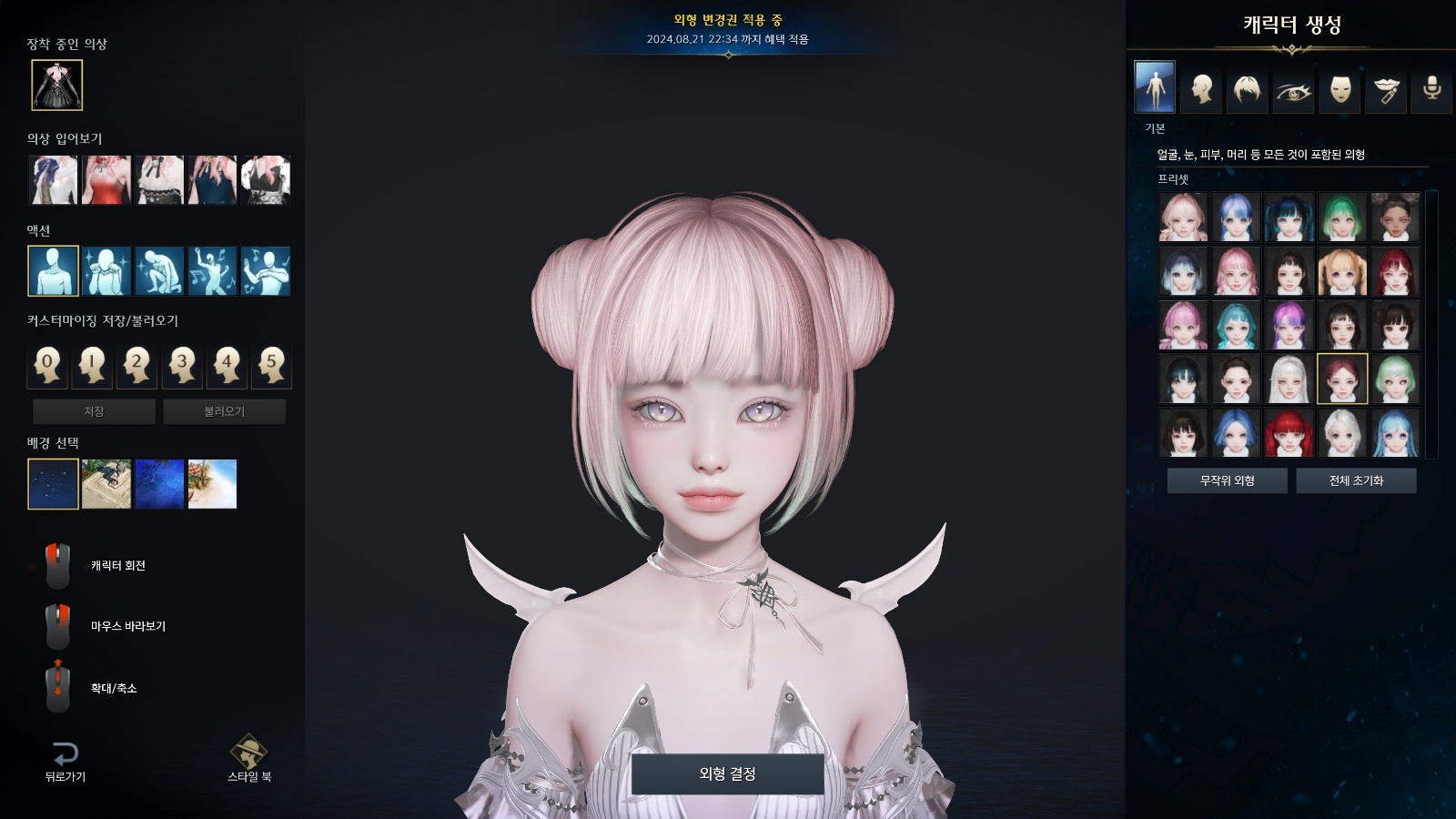Select customization save slot 0
The width and height of the screenshot is (1456, 819).
[x=47, y=365]
